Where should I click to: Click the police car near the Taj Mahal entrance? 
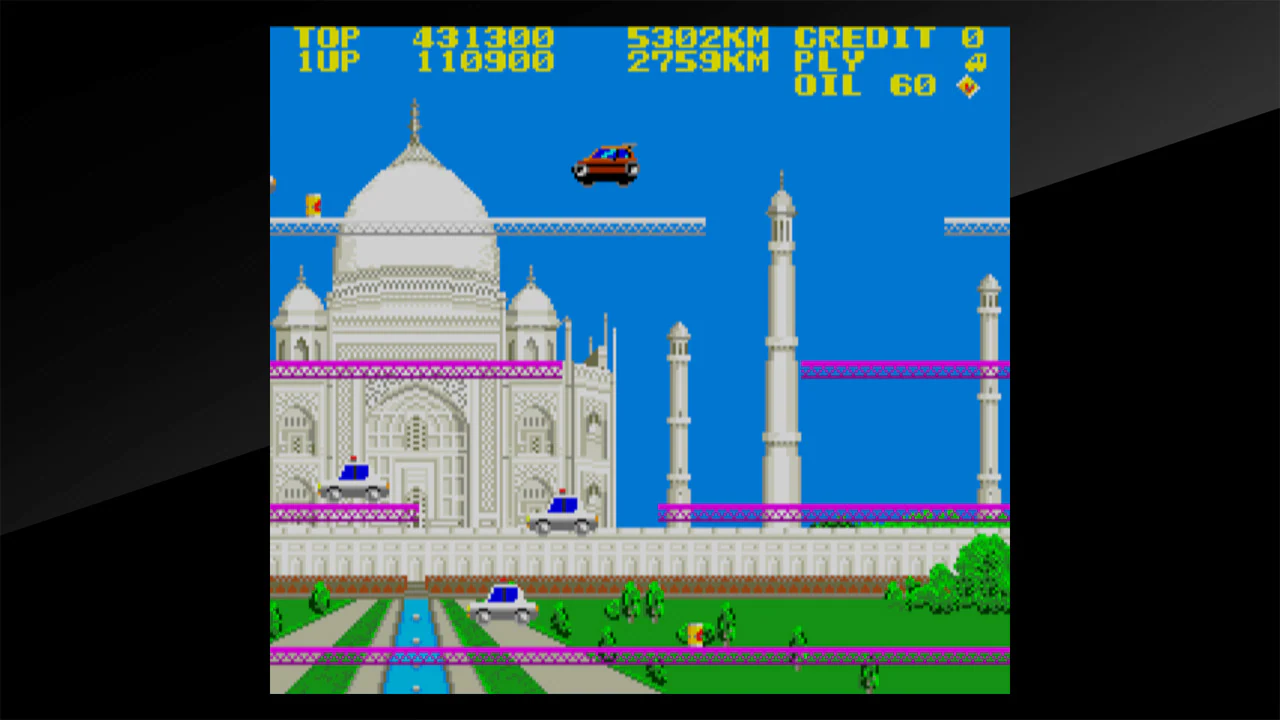tap(563, 516)
